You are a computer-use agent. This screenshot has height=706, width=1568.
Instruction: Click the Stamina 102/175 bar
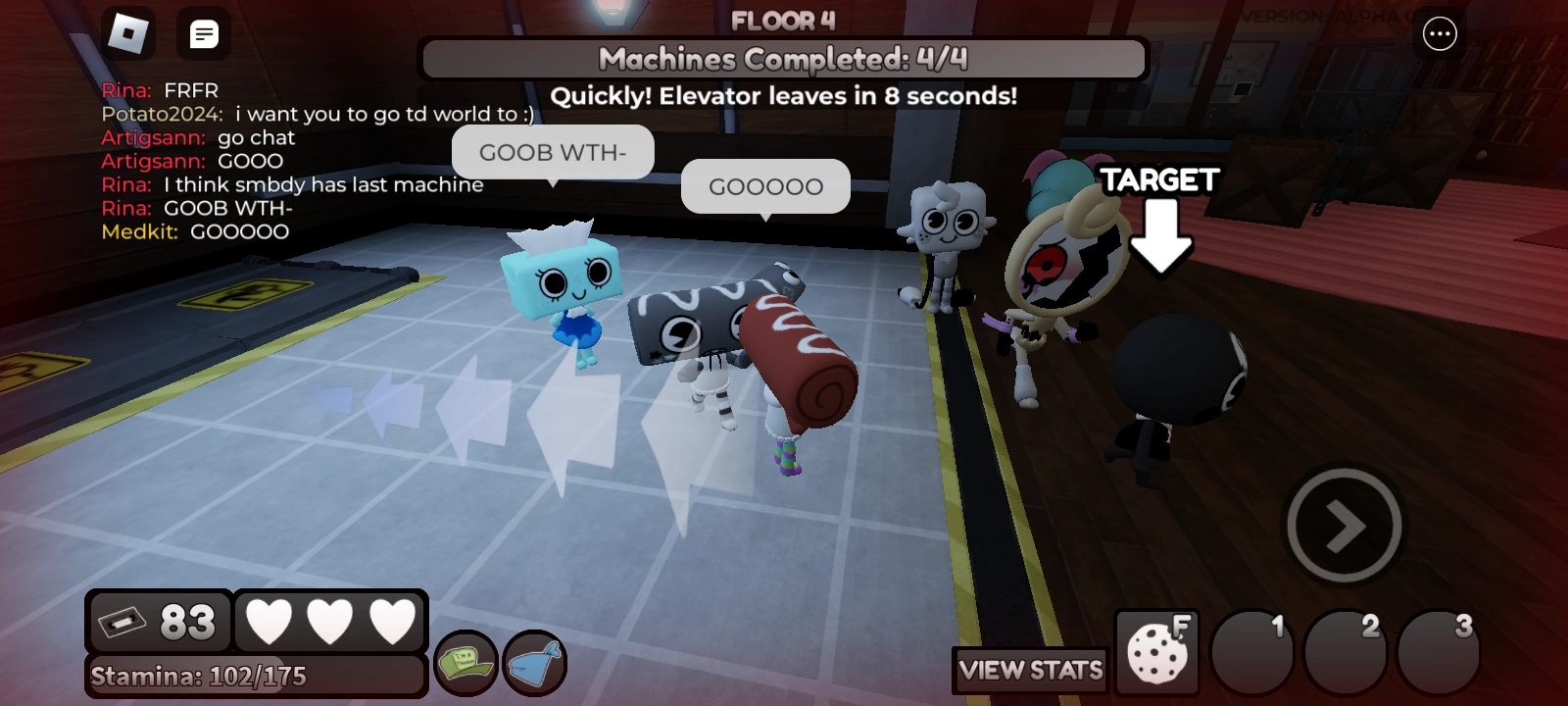(x=255, y=676)
